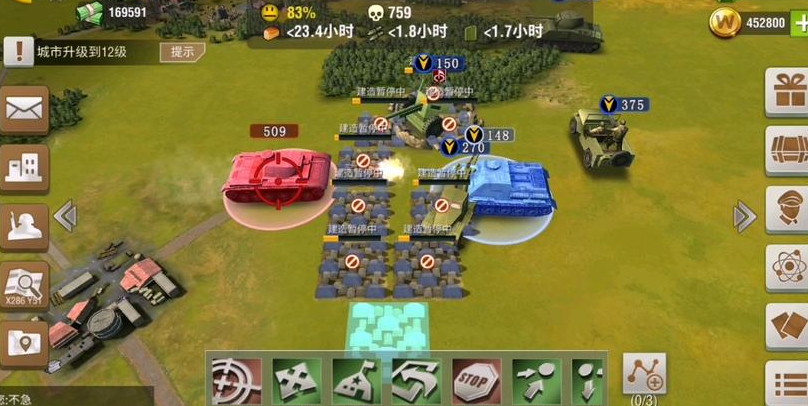Activate the crosshair attack command
This screenshot has height=406, width=808.
click(237, 381)
